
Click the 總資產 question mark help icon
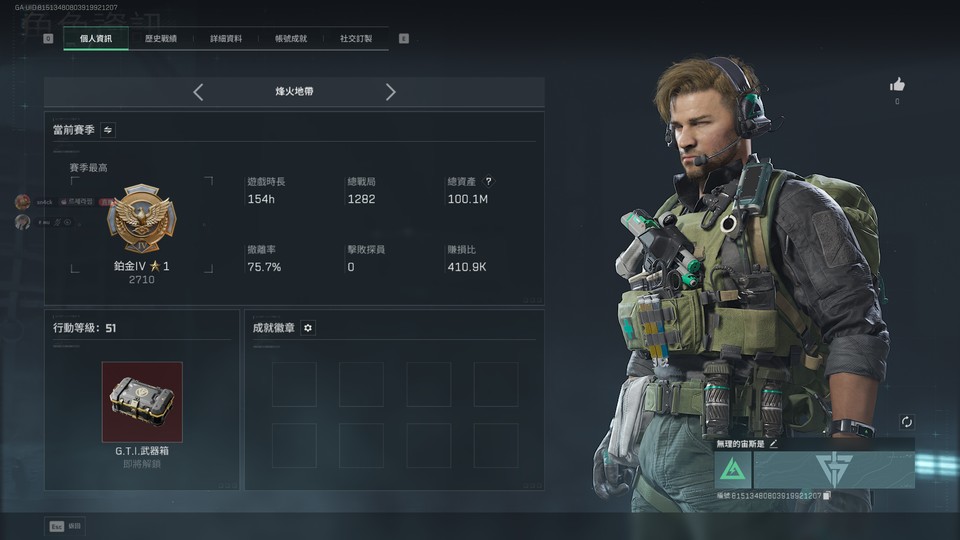click(x=488, y=182)
